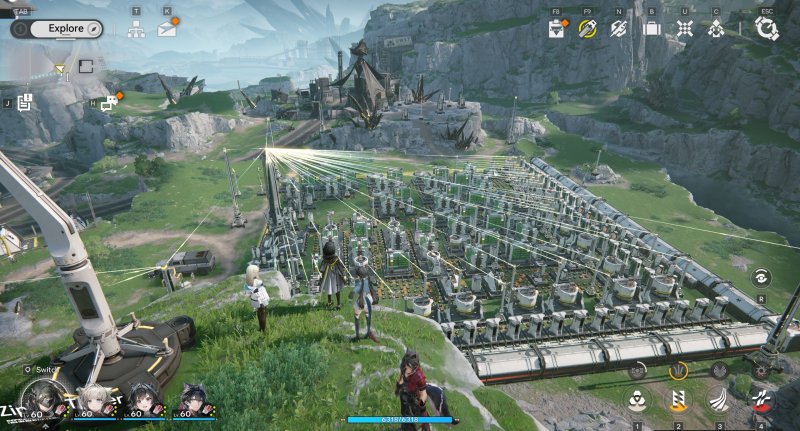This screenshot has width=800, height=431.
Task: Open the clipboard icon with orange notification
Action: point(557,28)
